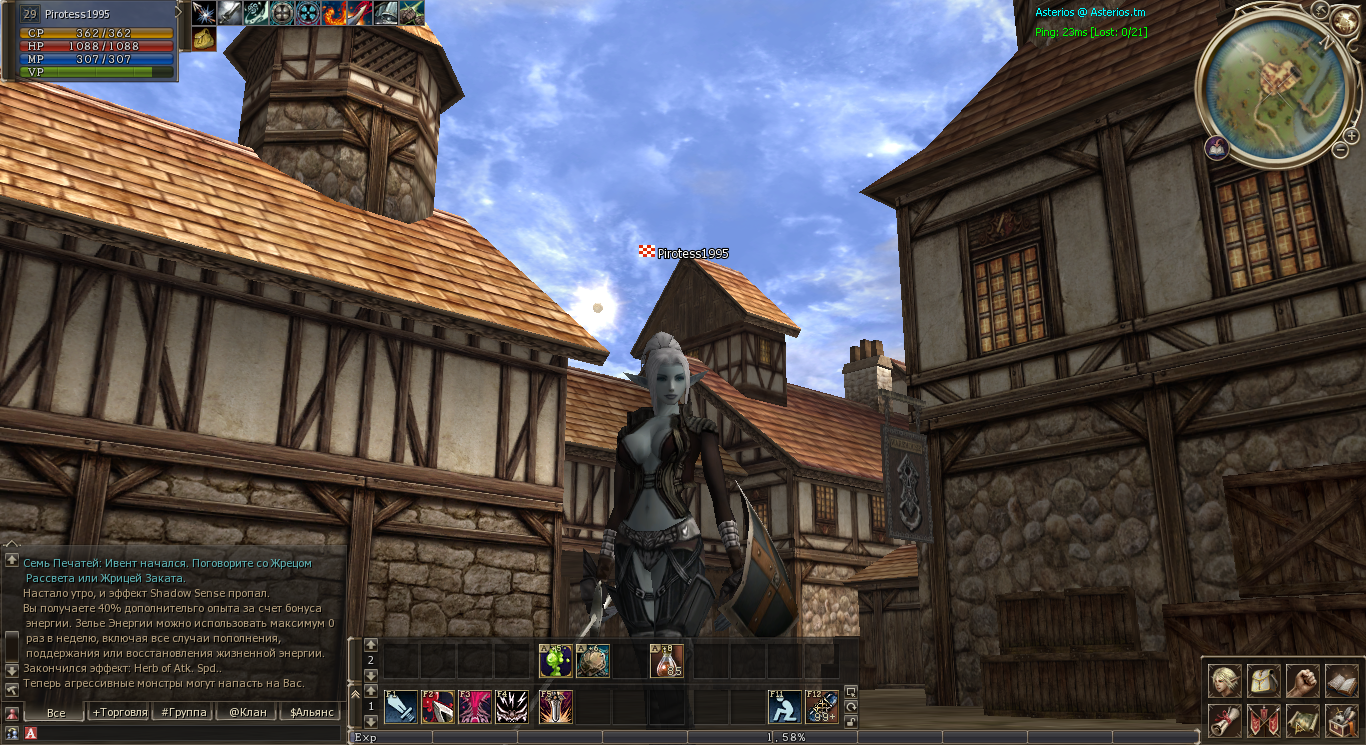Switch to the #Группа chat tab

tap(183, 712)
